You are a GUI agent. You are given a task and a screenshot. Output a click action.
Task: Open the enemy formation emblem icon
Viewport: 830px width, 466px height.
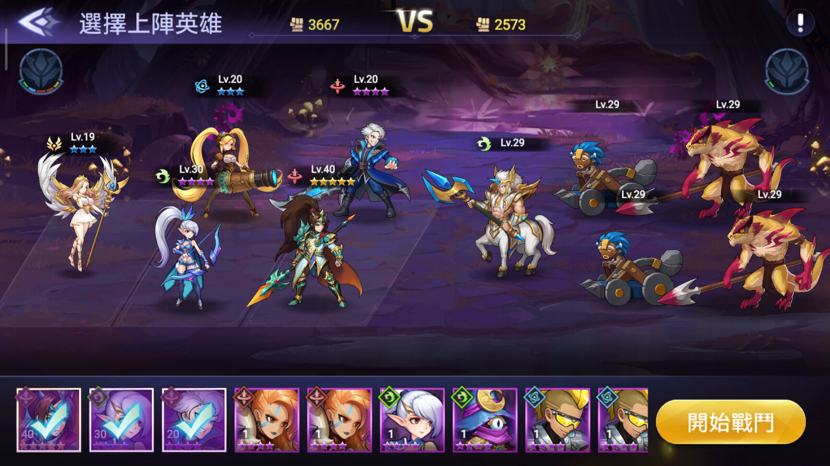tap(786, 71)
